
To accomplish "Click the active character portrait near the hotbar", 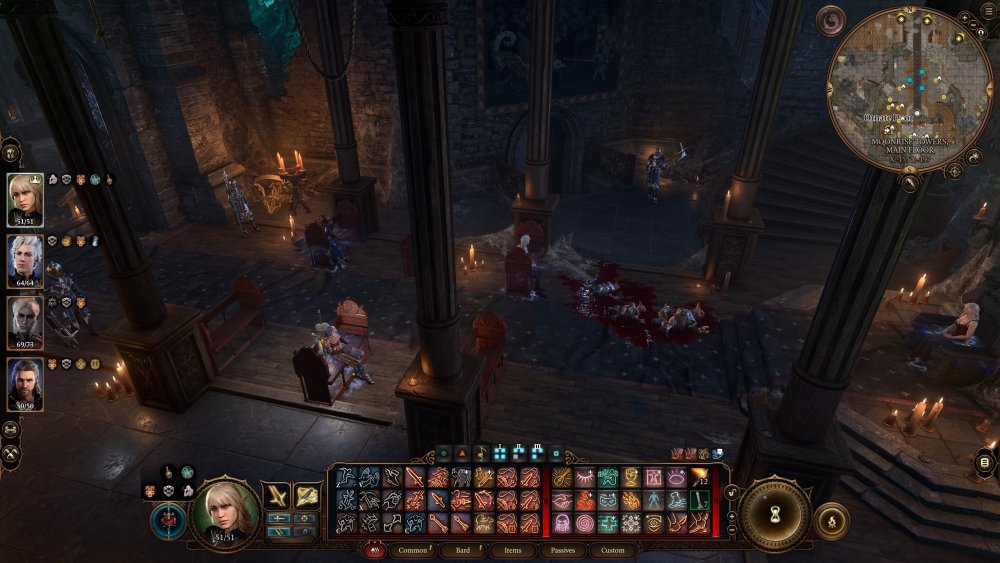I will (225, 513).
